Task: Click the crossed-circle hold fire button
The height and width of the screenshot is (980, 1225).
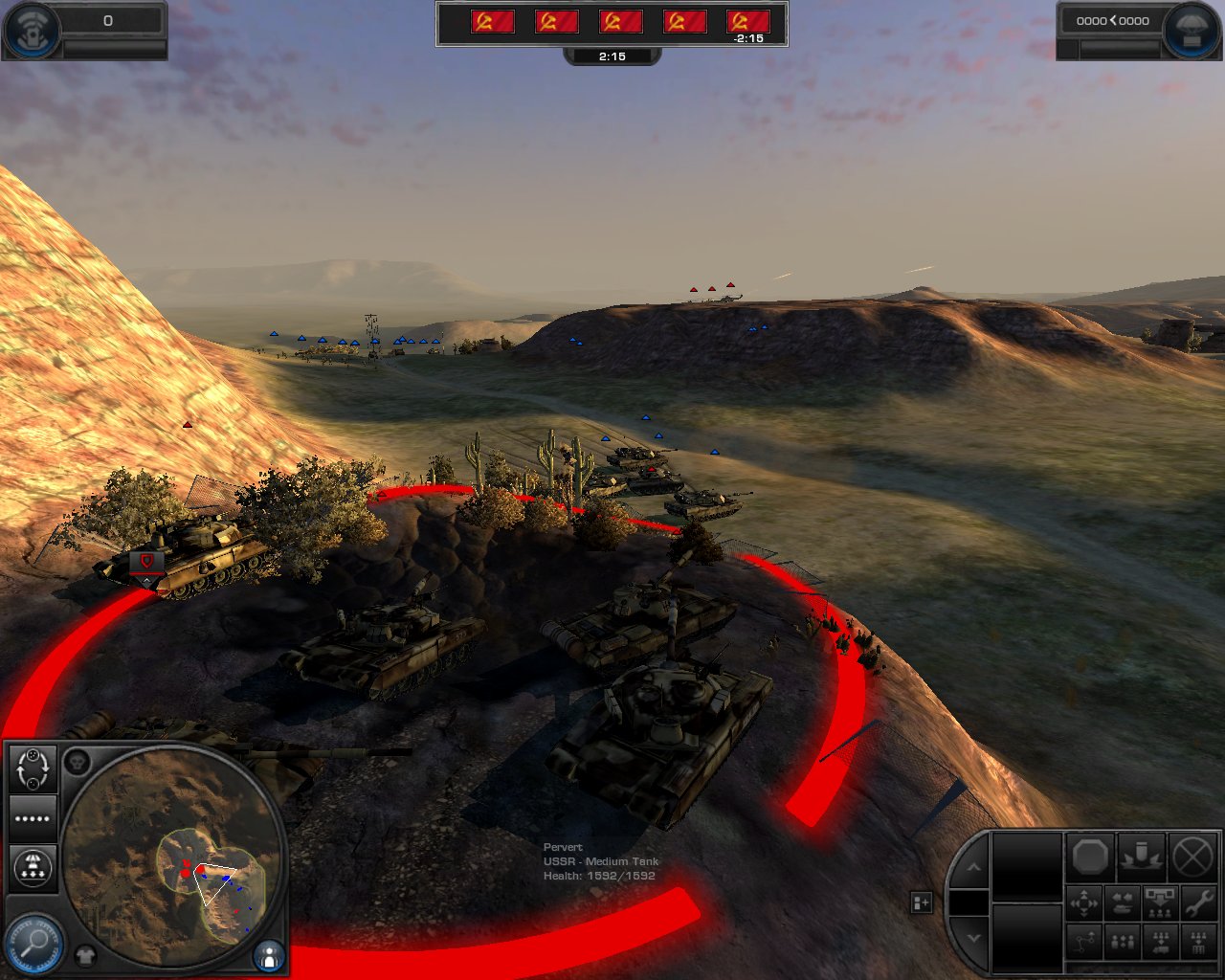Action: [x=1192, y=857]
